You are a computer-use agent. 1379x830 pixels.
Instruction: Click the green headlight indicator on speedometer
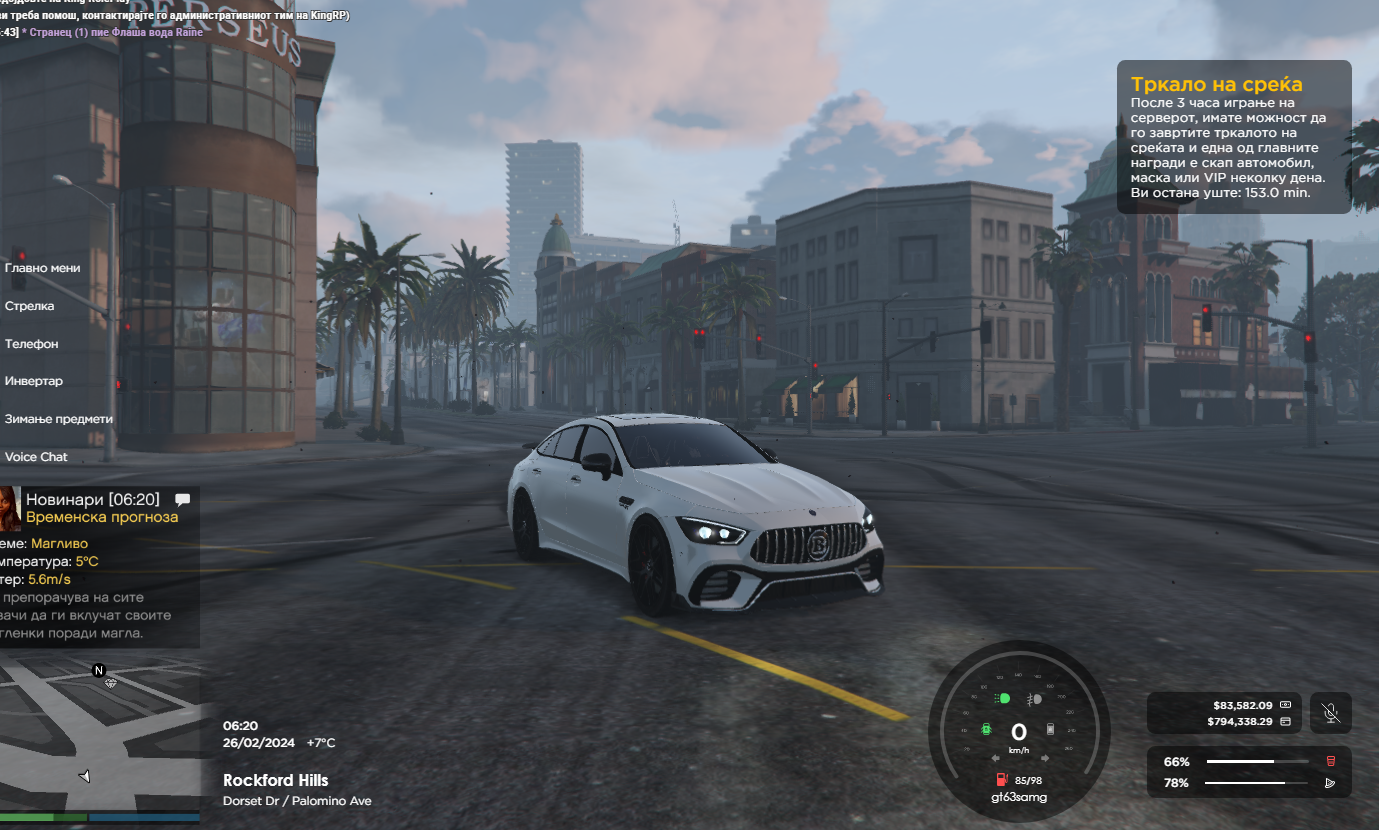click(x=1003, y=699)
